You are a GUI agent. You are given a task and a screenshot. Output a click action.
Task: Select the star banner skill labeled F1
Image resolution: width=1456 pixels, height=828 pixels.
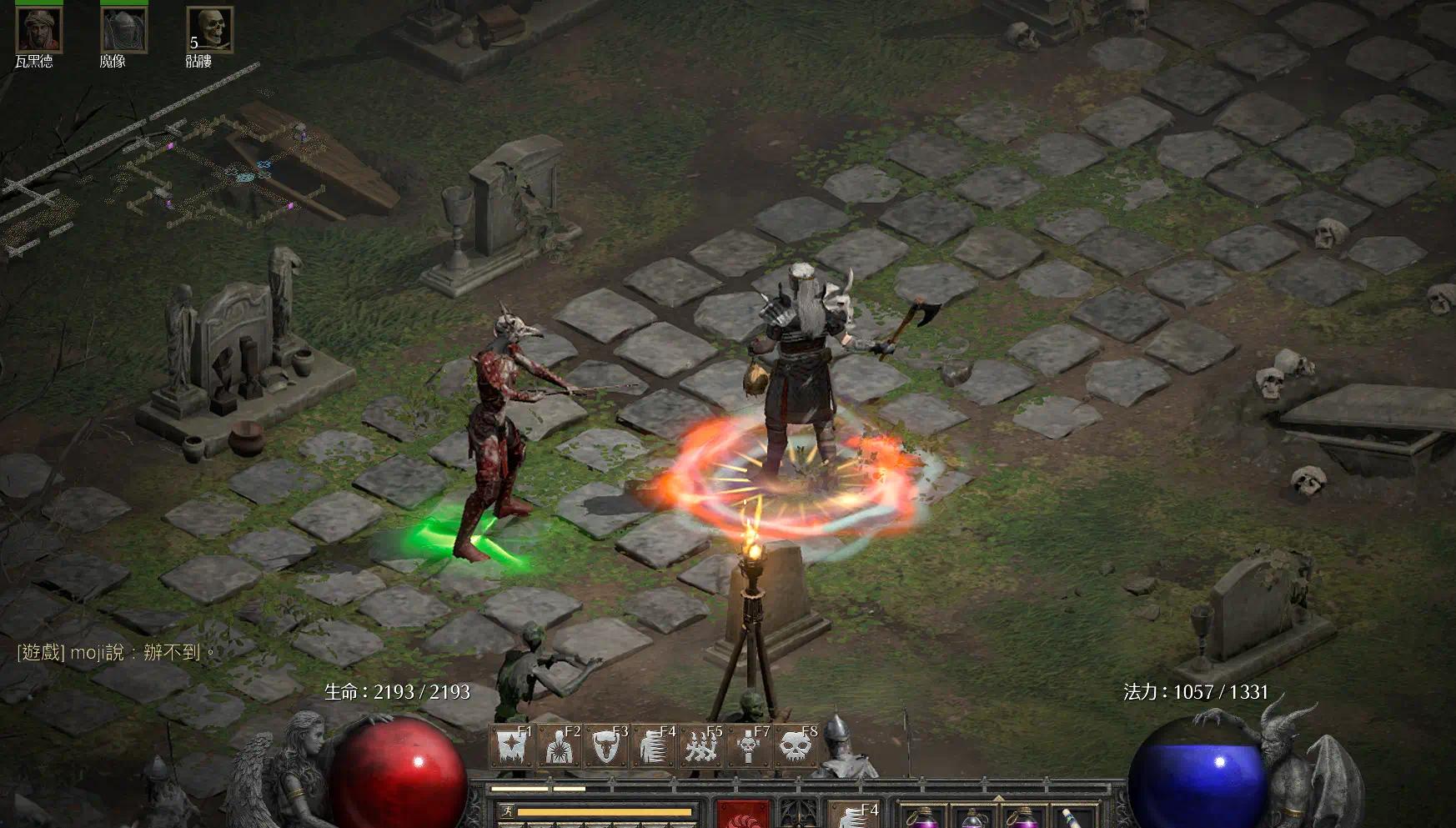[512, 746]
